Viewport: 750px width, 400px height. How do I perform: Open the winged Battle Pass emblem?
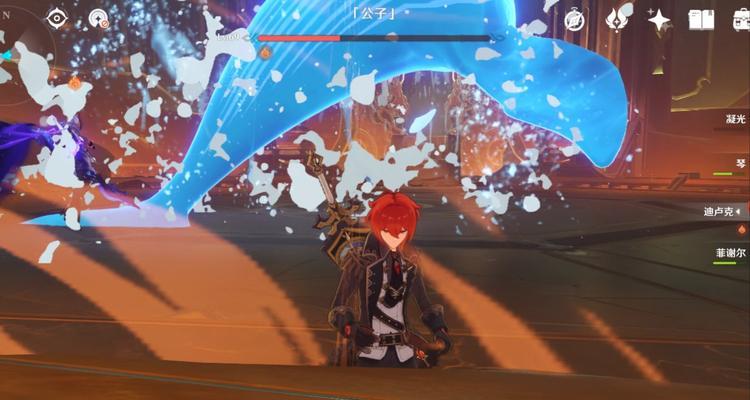619,18
